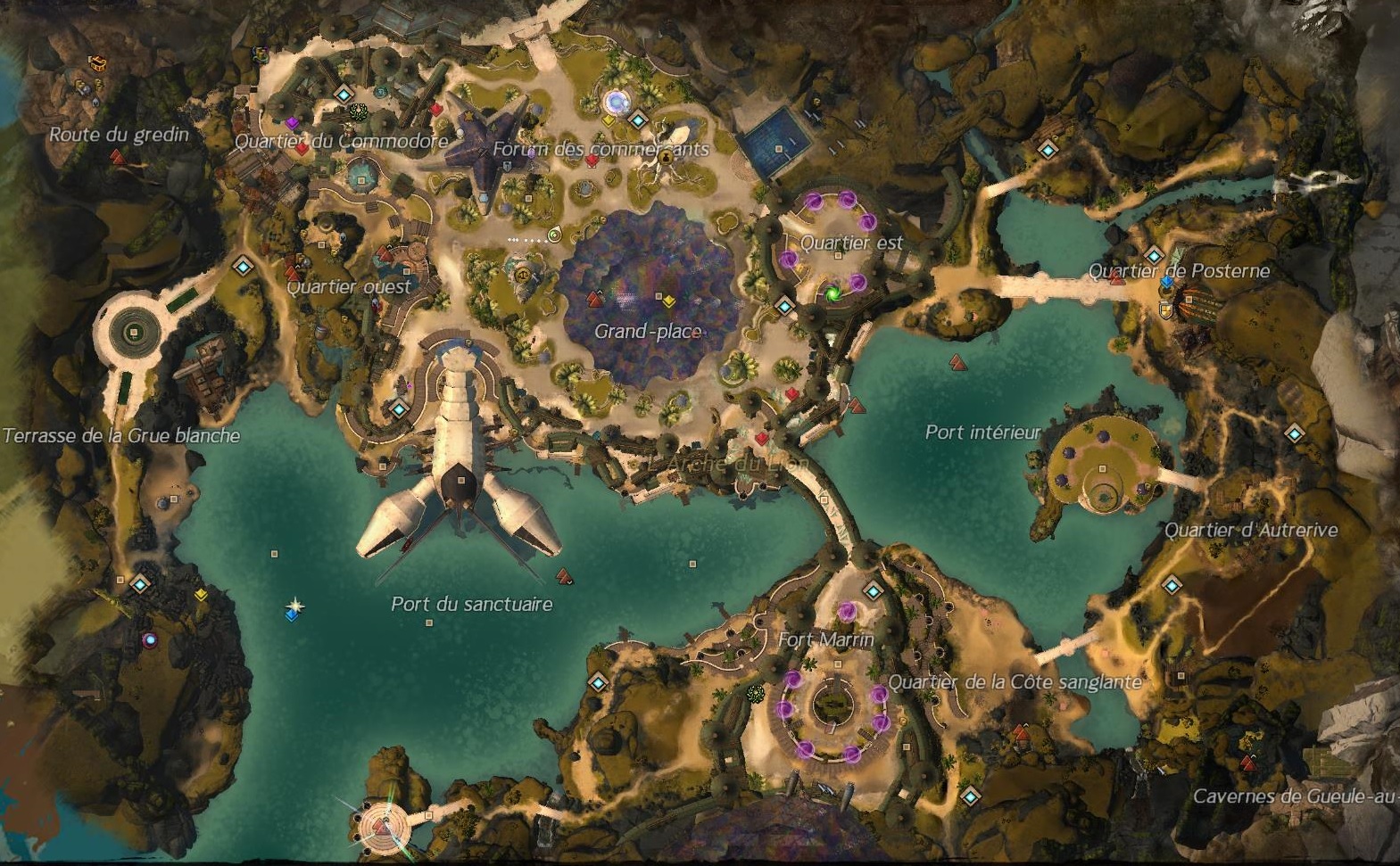Click the scales icon west of Grand-place

point(522,273)
